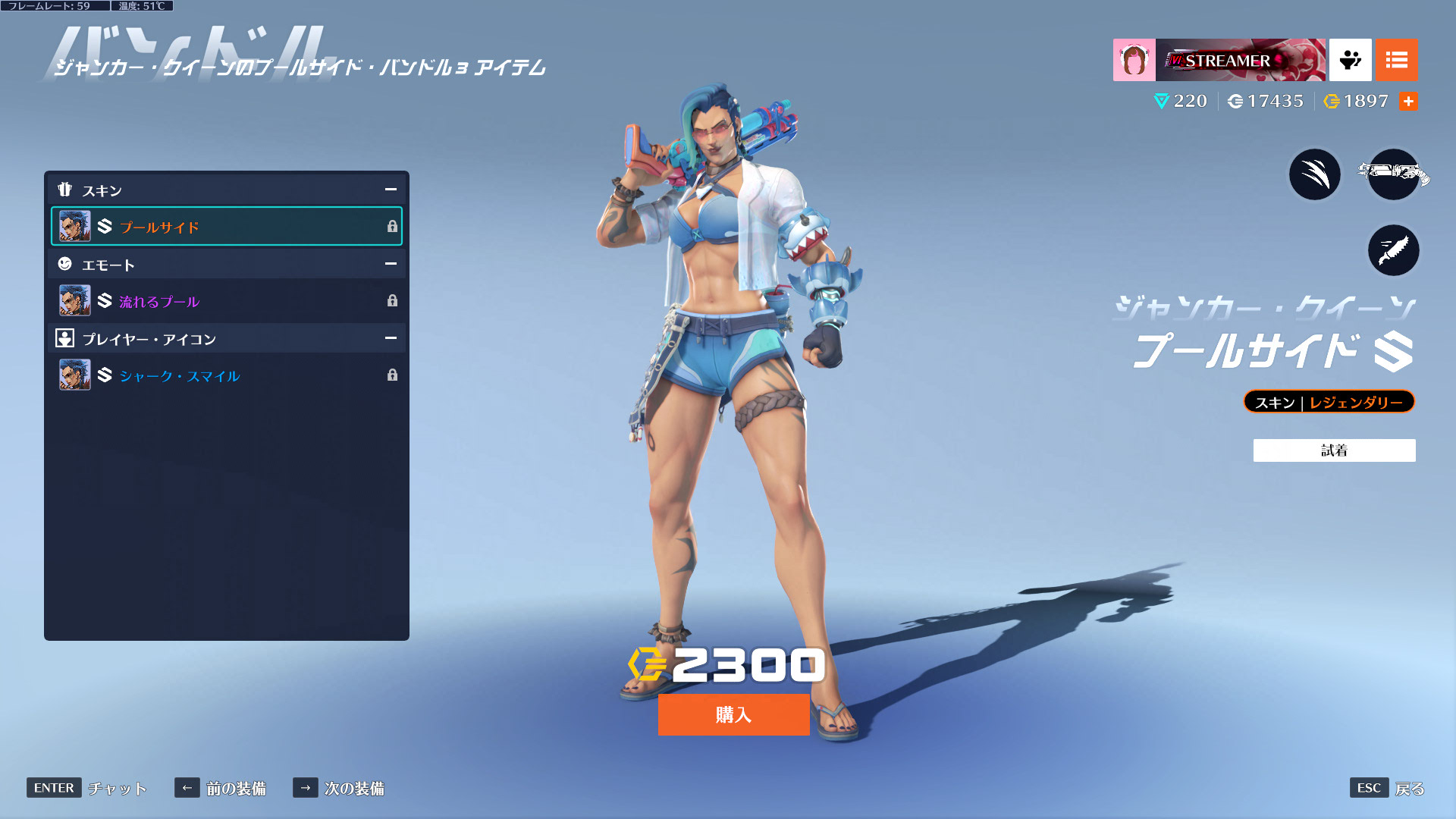The width and height of the screenshot is (1456, 819).
Task: Select the feather-like round icon
Action: [1393, 250]
